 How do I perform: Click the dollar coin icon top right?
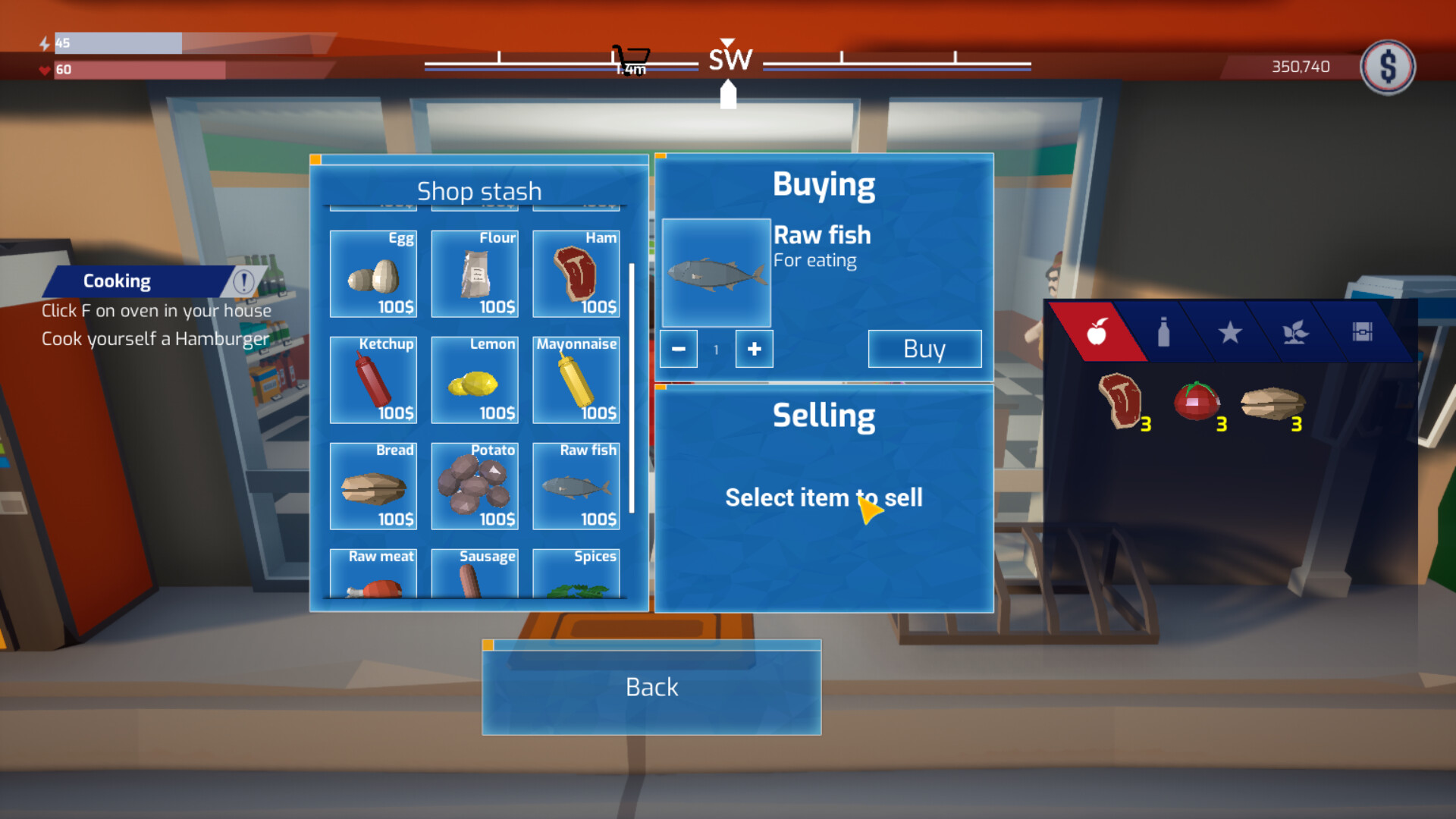[1388, 67]
